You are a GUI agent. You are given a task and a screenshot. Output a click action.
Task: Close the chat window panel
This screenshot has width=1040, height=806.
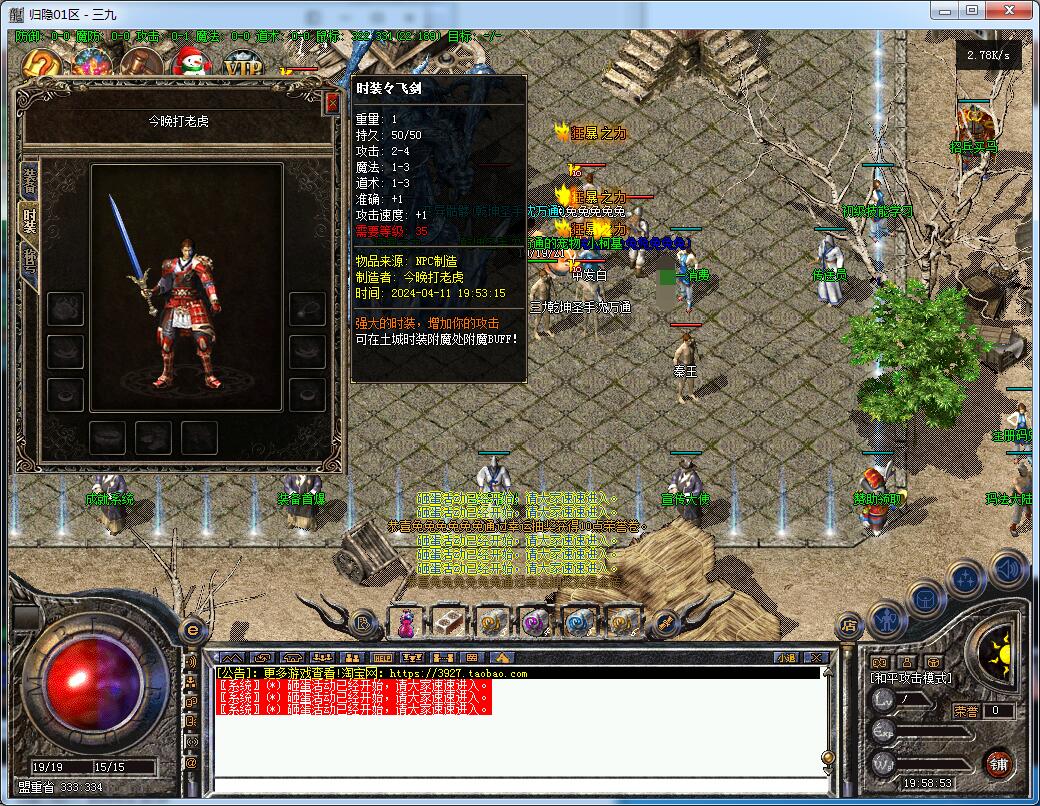(816, 657)
